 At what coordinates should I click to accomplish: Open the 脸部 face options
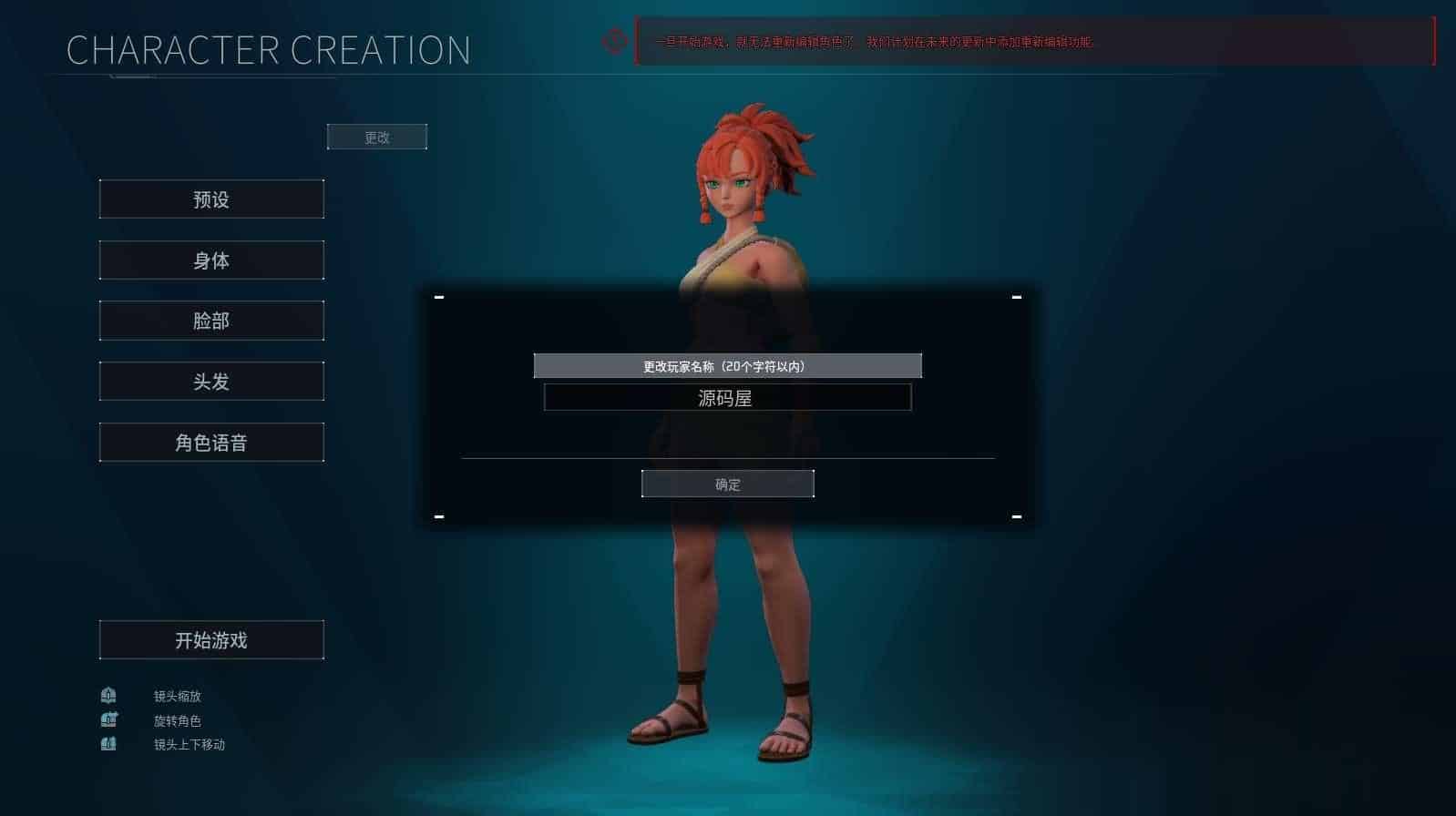point(211,321)
